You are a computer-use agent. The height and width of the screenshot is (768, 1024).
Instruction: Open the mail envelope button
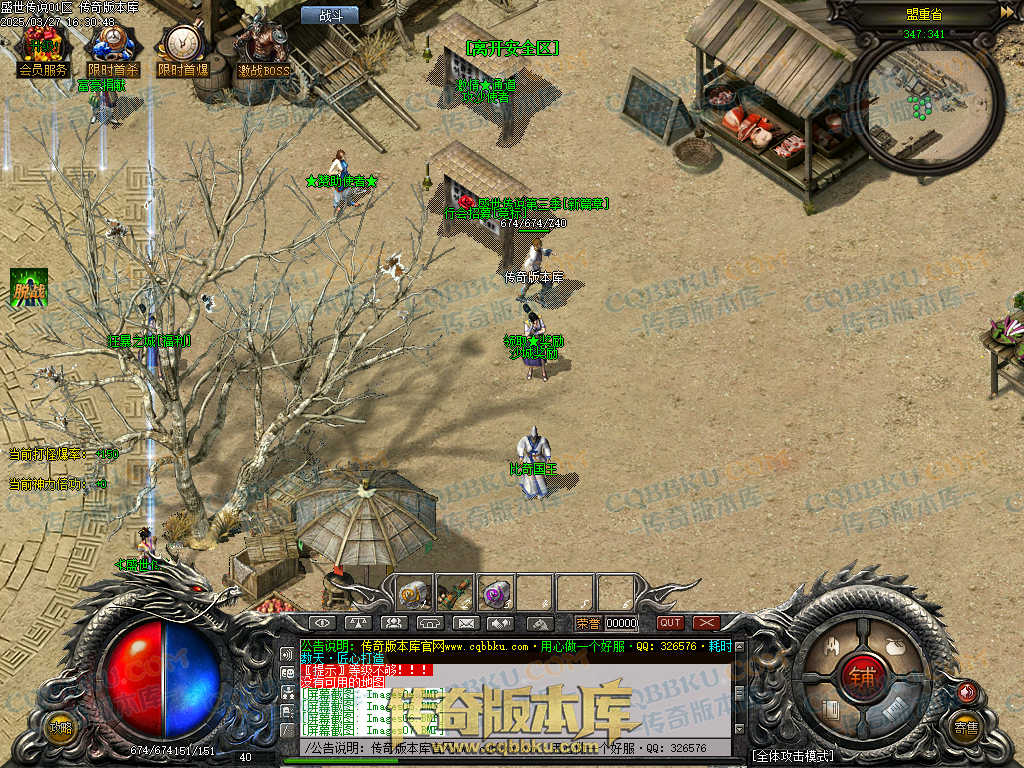pyautogui.click(x=465, y=623)
